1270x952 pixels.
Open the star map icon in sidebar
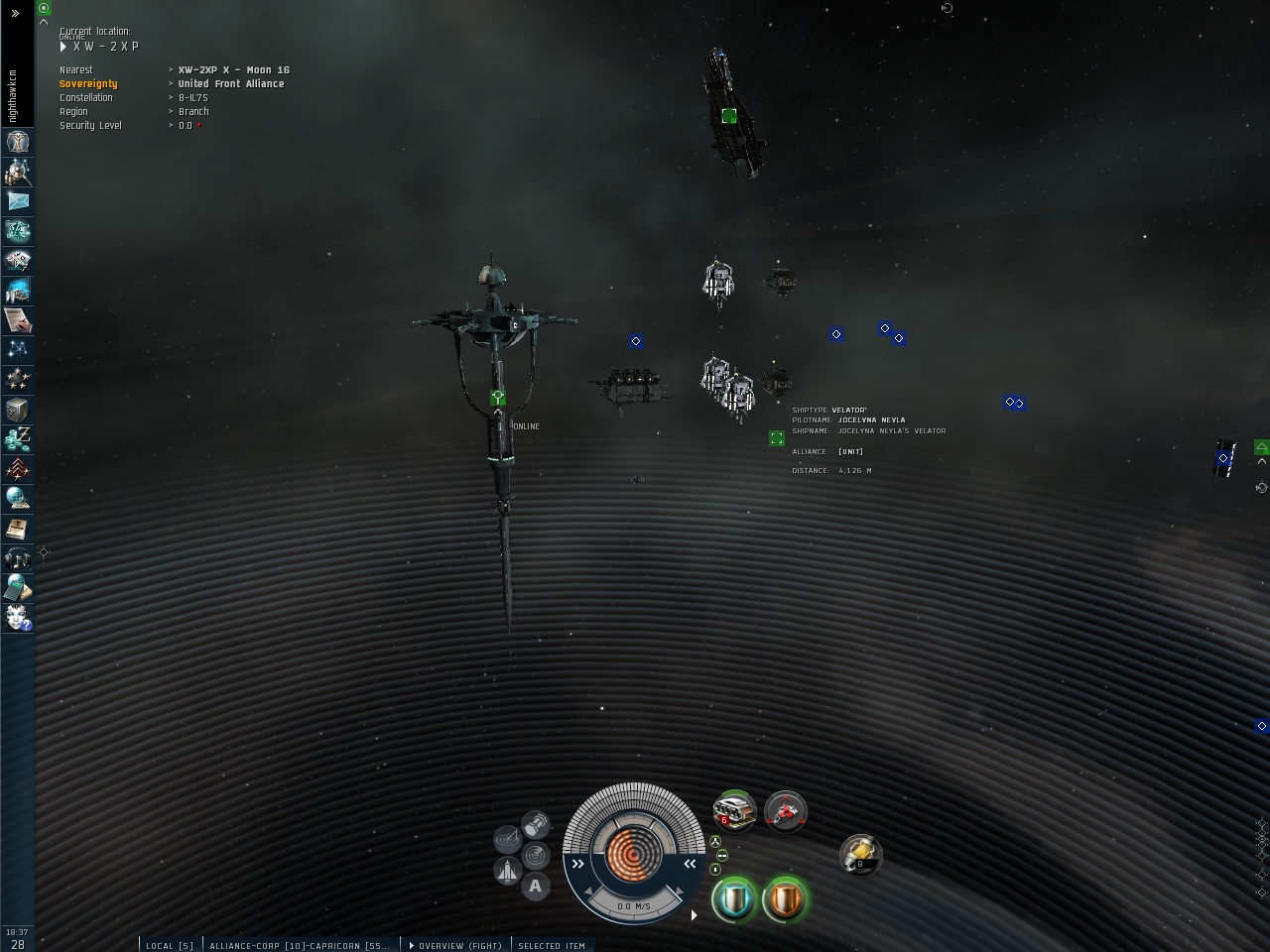pos(18,349)
